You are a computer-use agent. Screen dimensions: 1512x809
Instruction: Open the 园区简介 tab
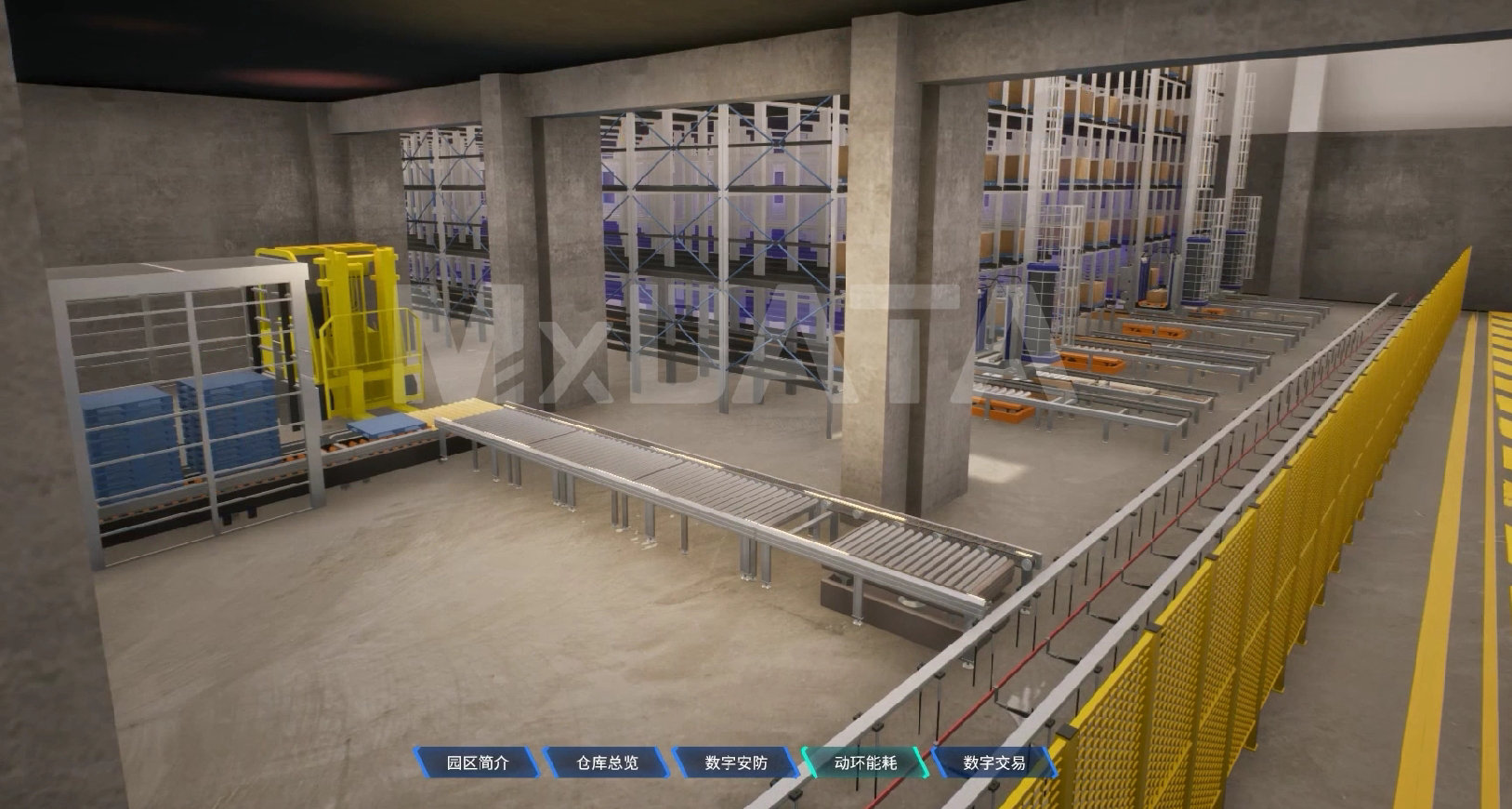[478, 763]
